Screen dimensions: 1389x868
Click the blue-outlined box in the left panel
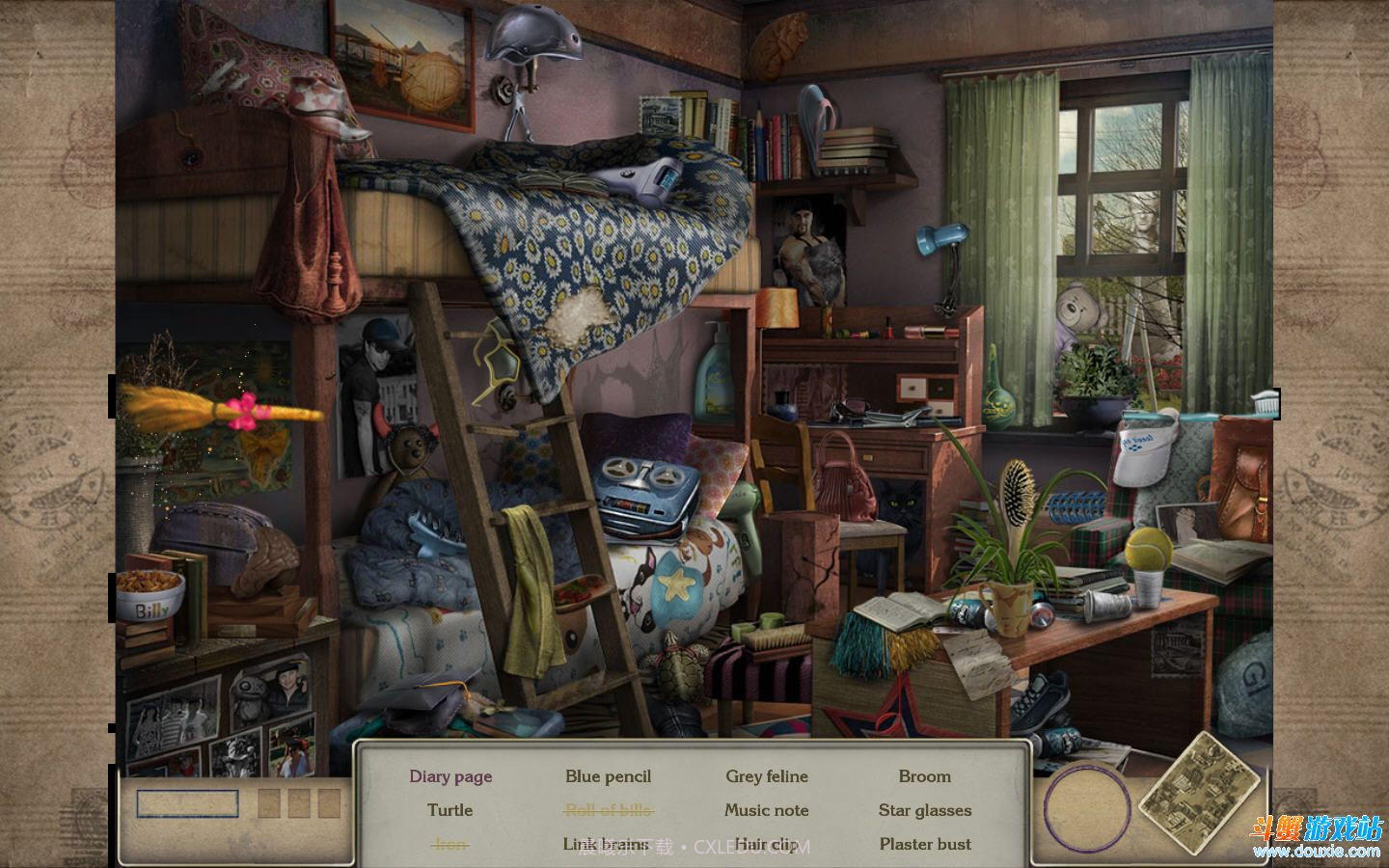point(187,803)
